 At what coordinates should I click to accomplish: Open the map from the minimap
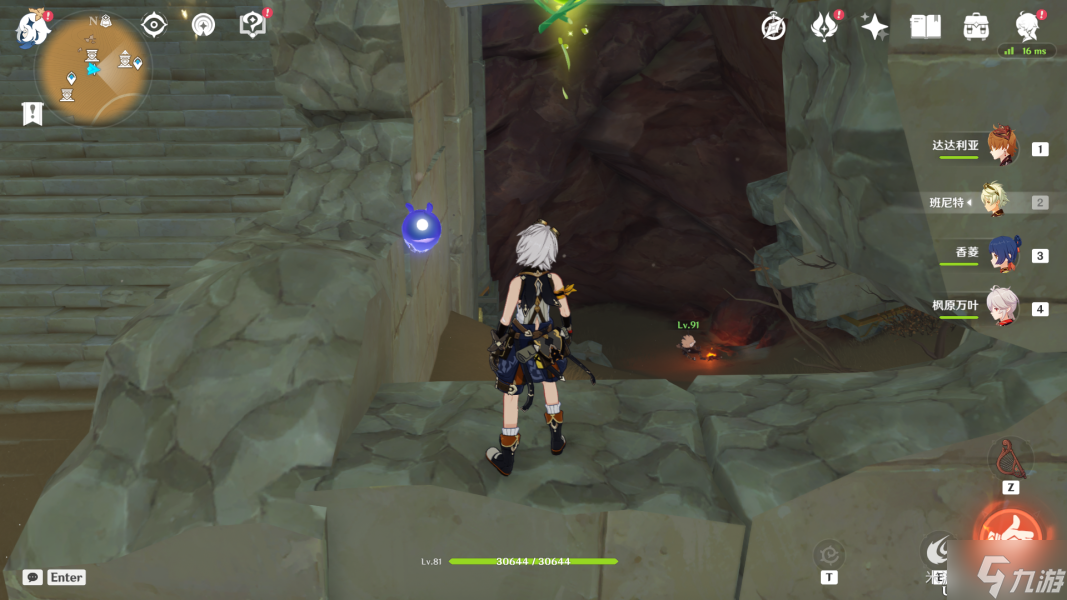(94, 68)
